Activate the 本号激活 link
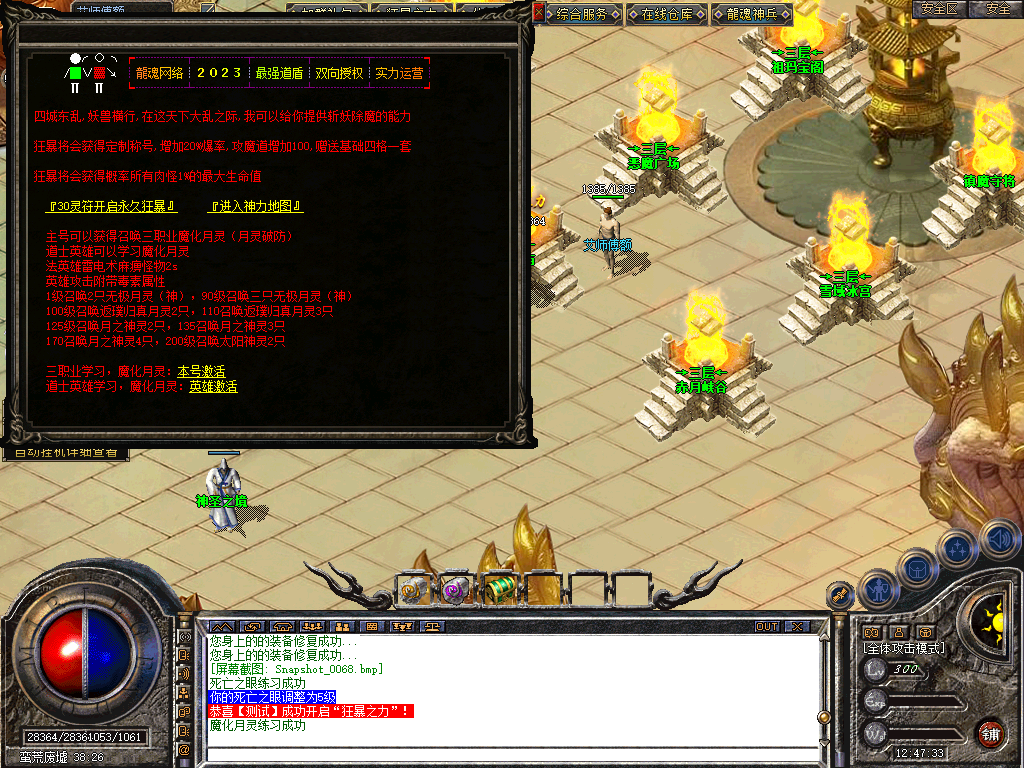 pyautogui.click(x=201, y=371)
